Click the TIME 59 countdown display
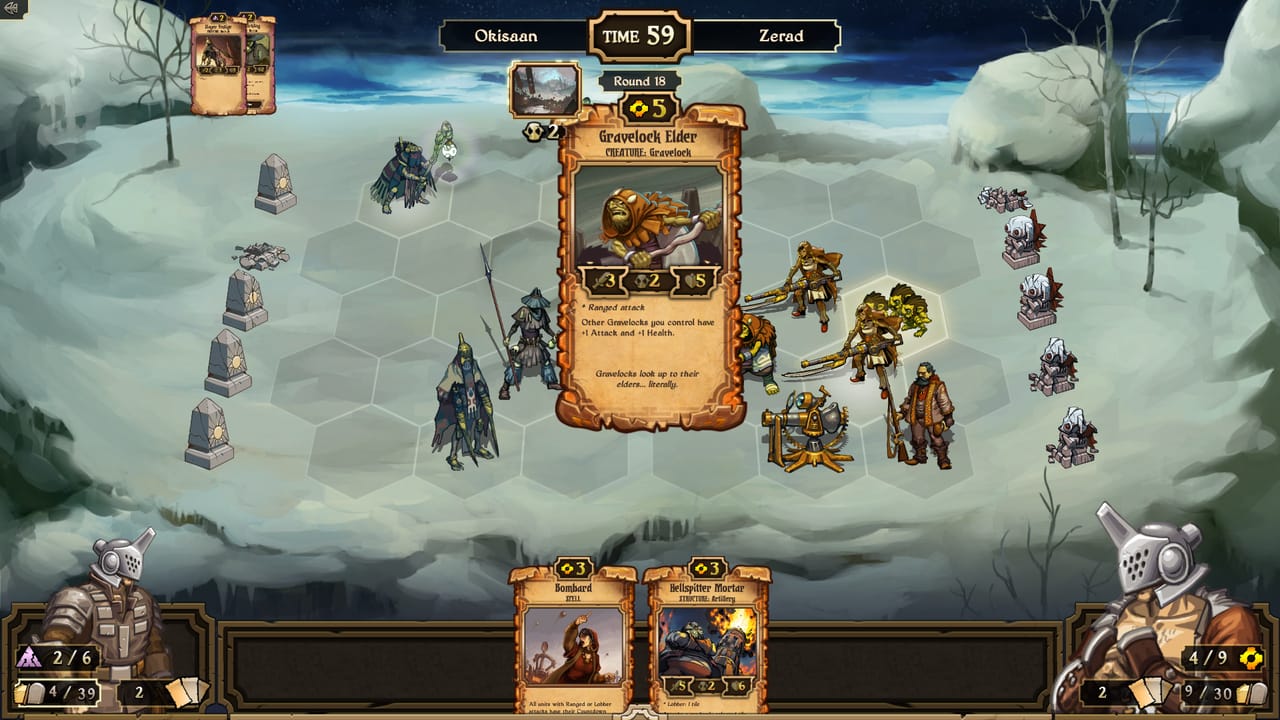1280x720 pixels. (640, 34)
